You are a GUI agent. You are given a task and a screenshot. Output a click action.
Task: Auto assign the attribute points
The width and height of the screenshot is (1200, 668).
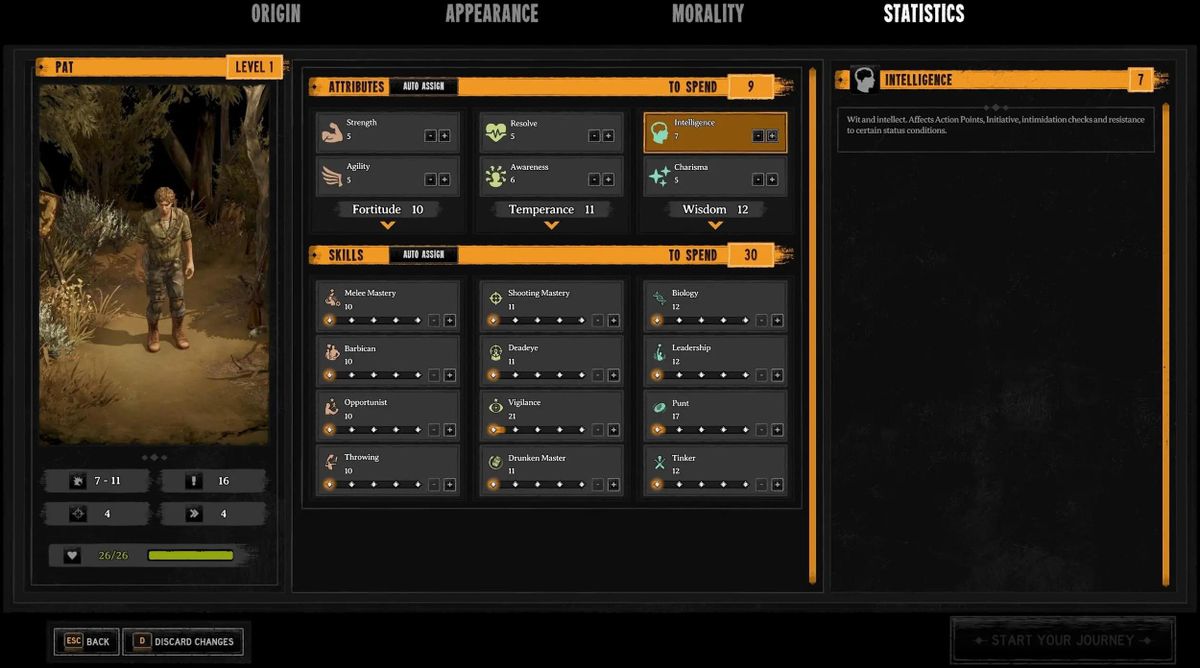point(423,87)
